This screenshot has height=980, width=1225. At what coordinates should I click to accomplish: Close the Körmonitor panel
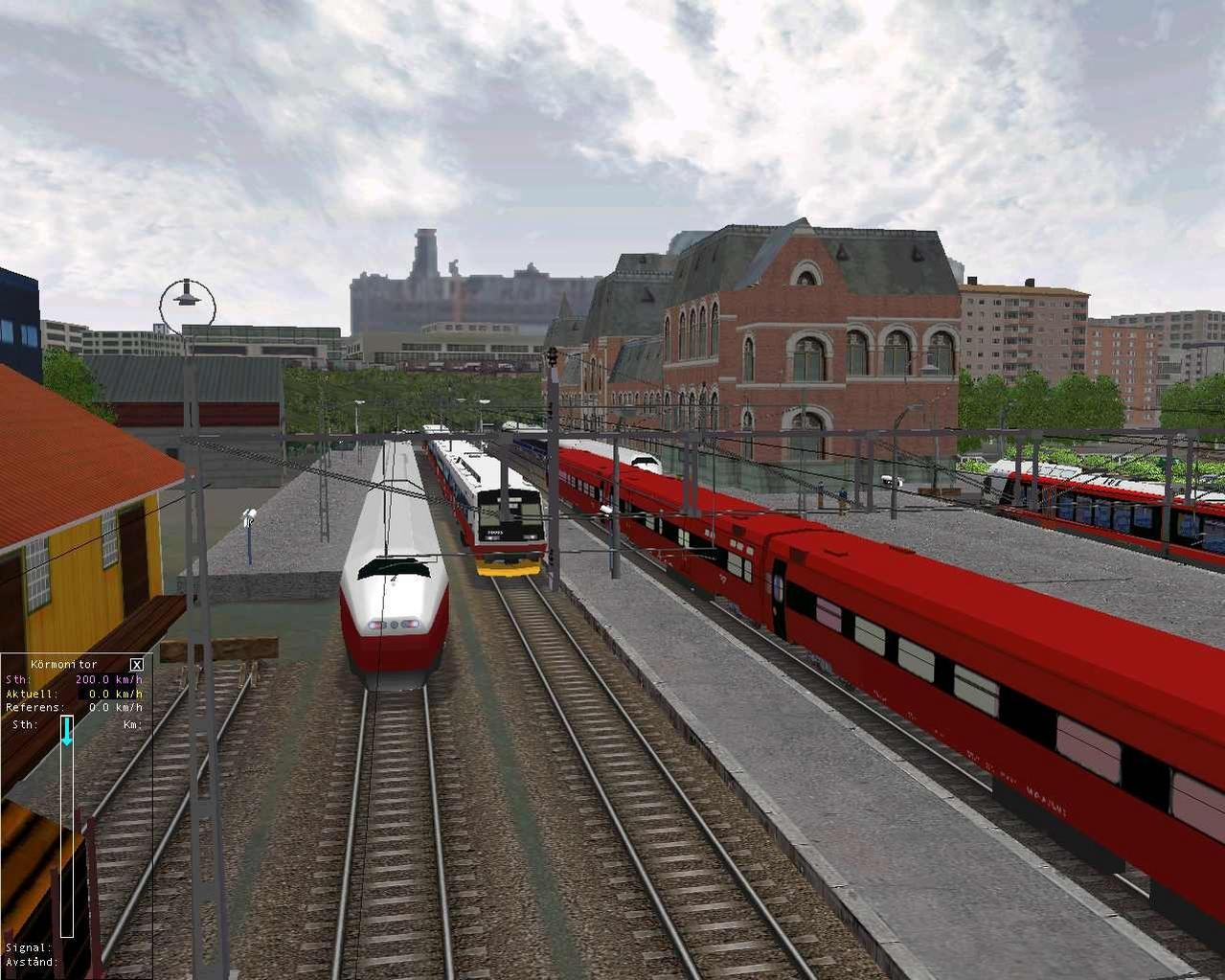[137, 664]
